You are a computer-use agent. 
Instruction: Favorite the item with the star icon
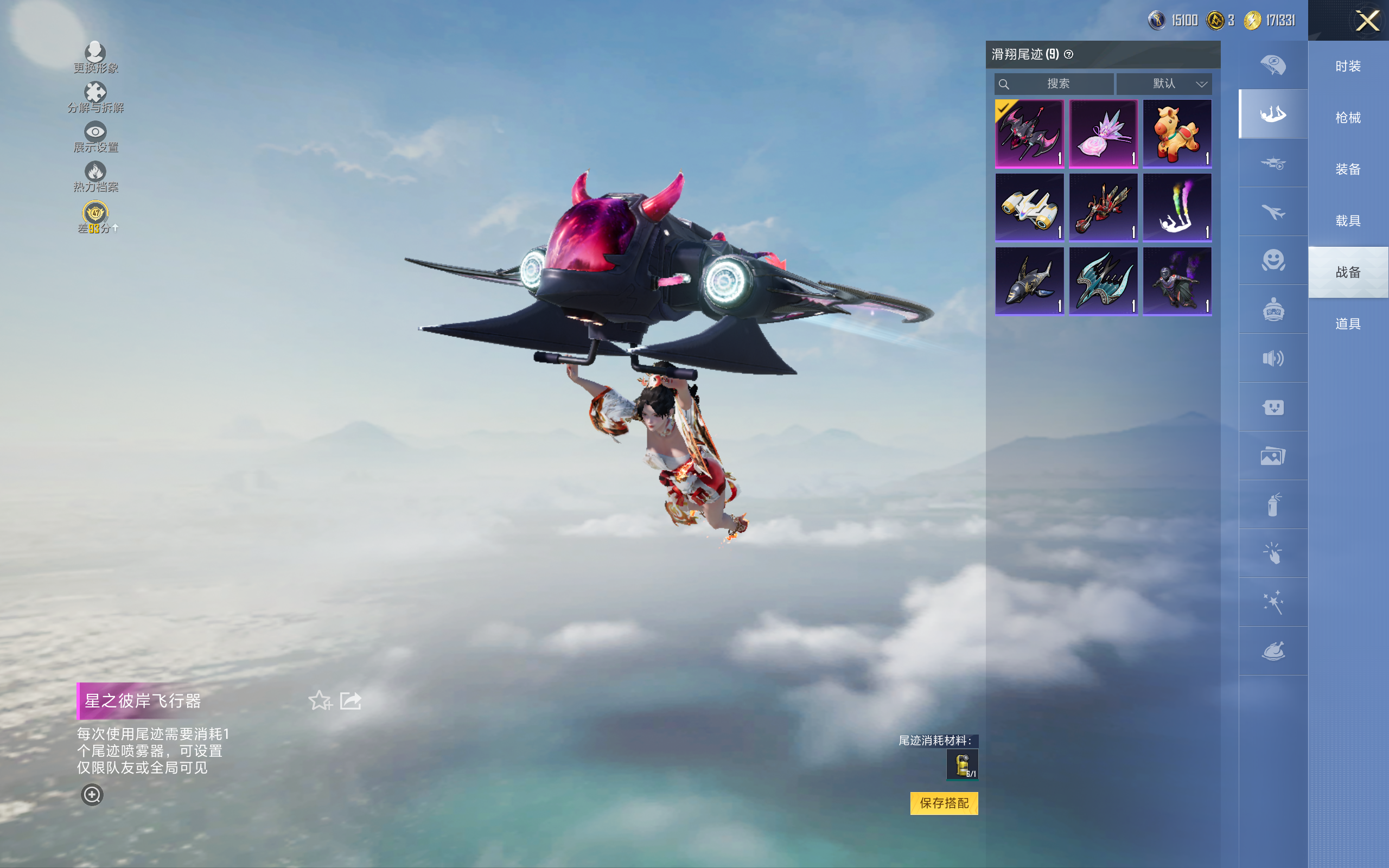[320, 700]
